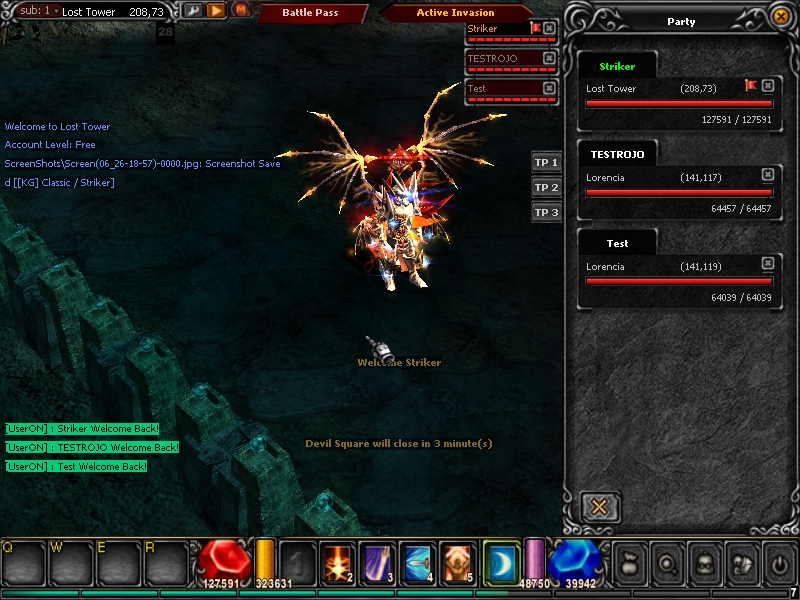
Task: Activate the skill in hotbar slot 5
Action: tap(457, 562)
